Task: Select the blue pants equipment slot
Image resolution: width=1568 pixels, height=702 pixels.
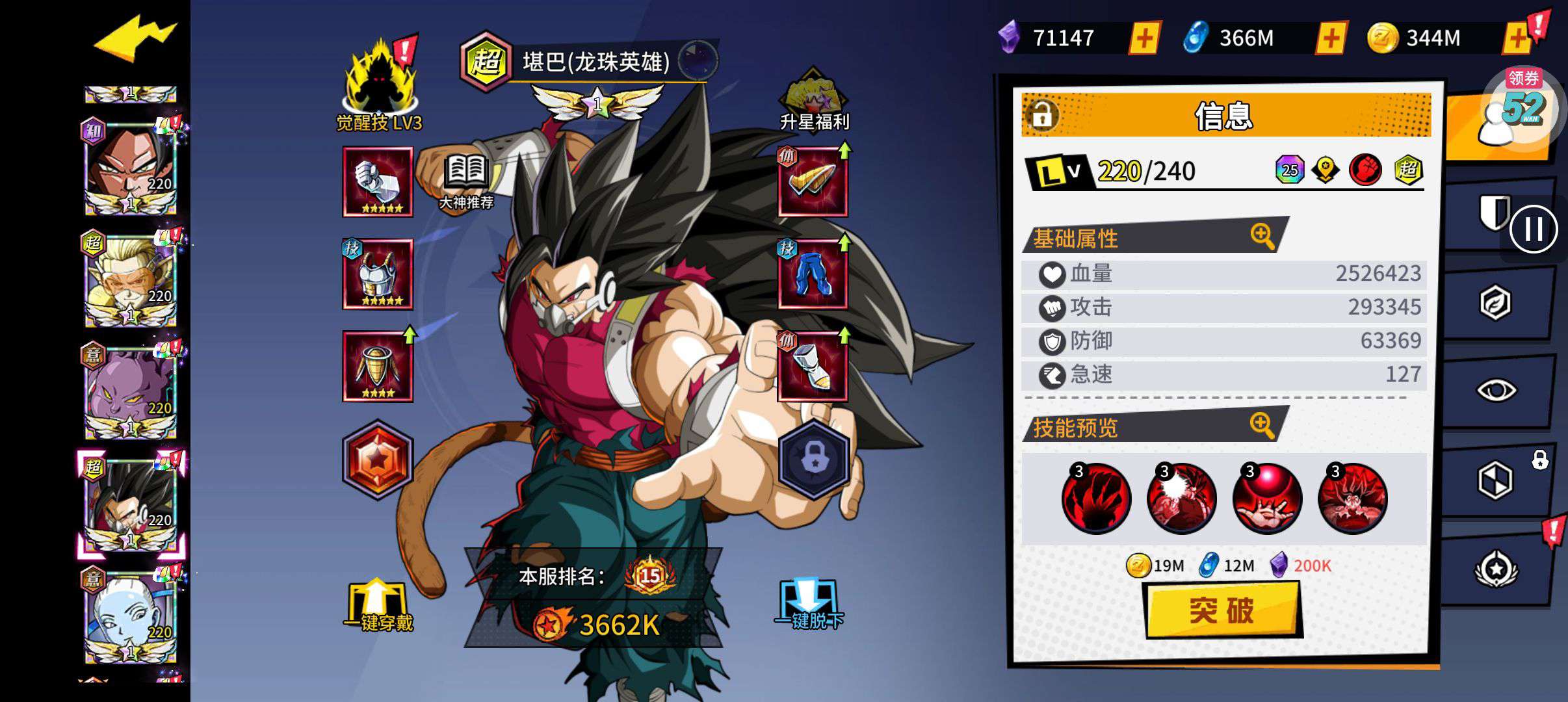Action: [813, 274]
